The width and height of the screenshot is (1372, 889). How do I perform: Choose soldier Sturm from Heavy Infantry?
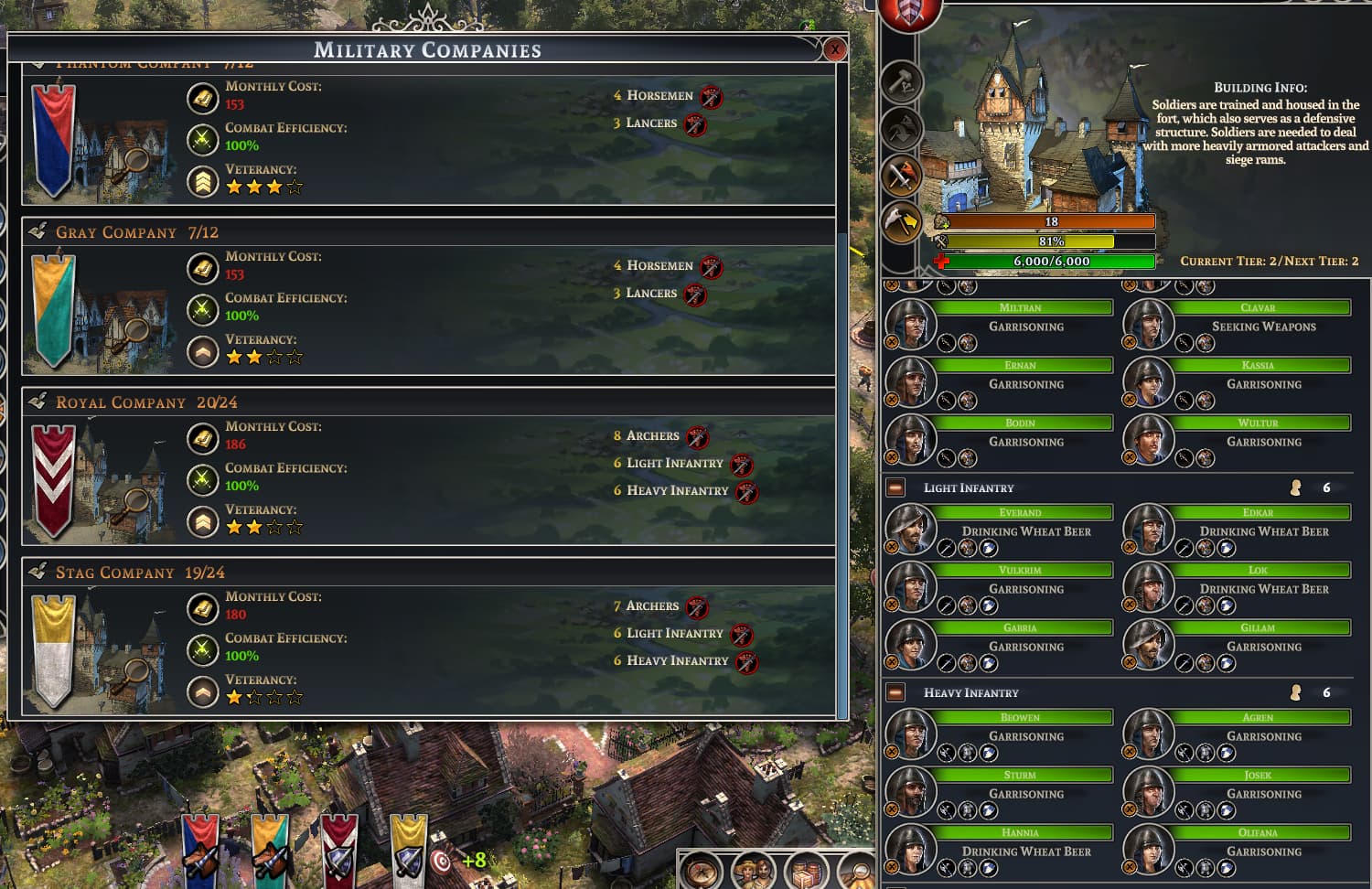click(x=911, y=791)
